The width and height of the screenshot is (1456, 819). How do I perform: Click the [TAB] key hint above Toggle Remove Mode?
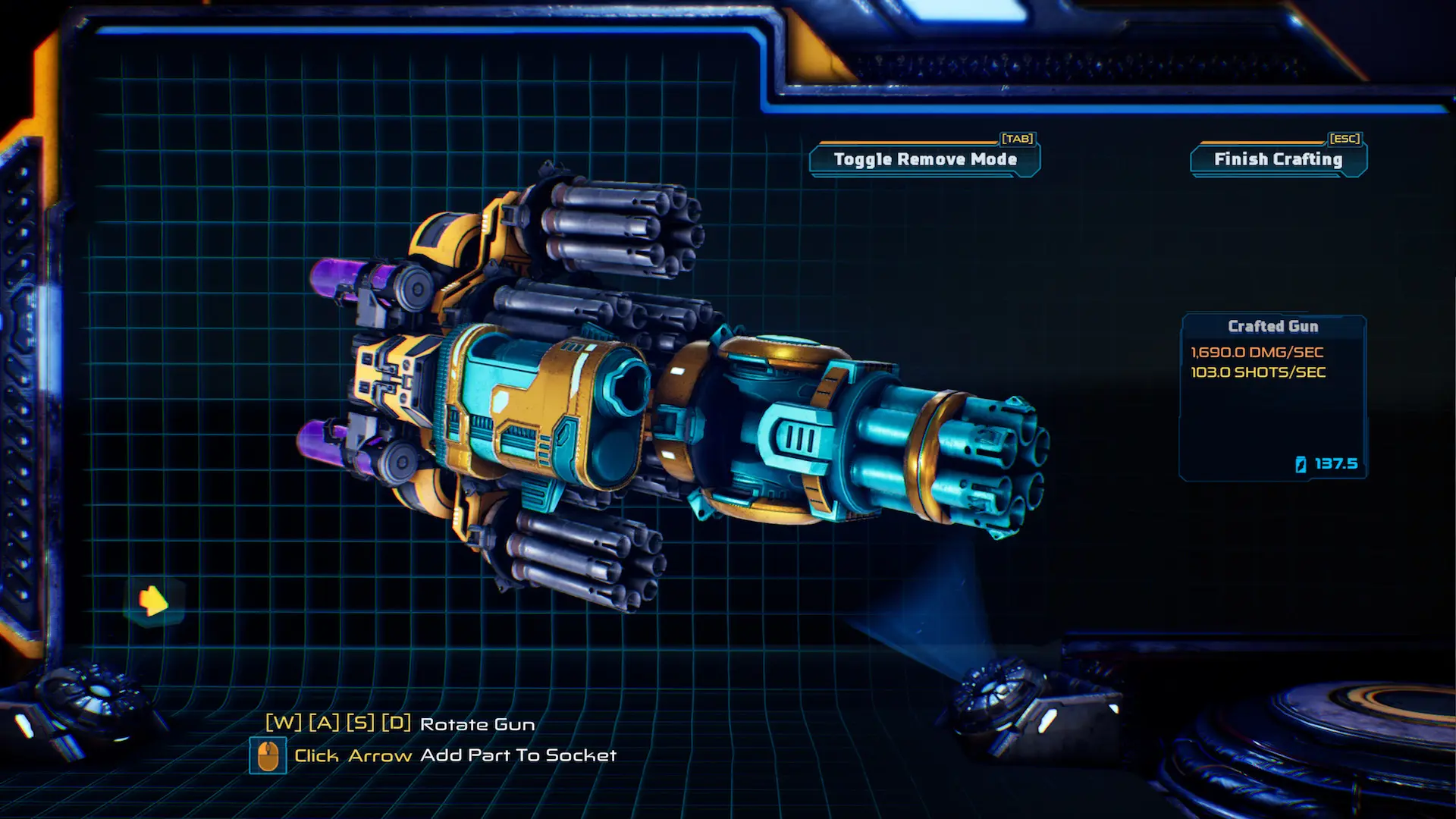pos(1017,138)
